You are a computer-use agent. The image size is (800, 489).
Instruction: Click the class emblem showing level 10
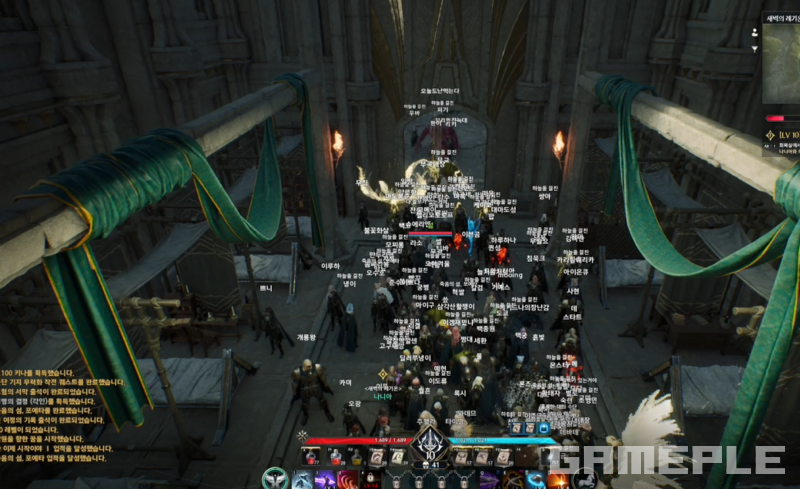point(432,446)
